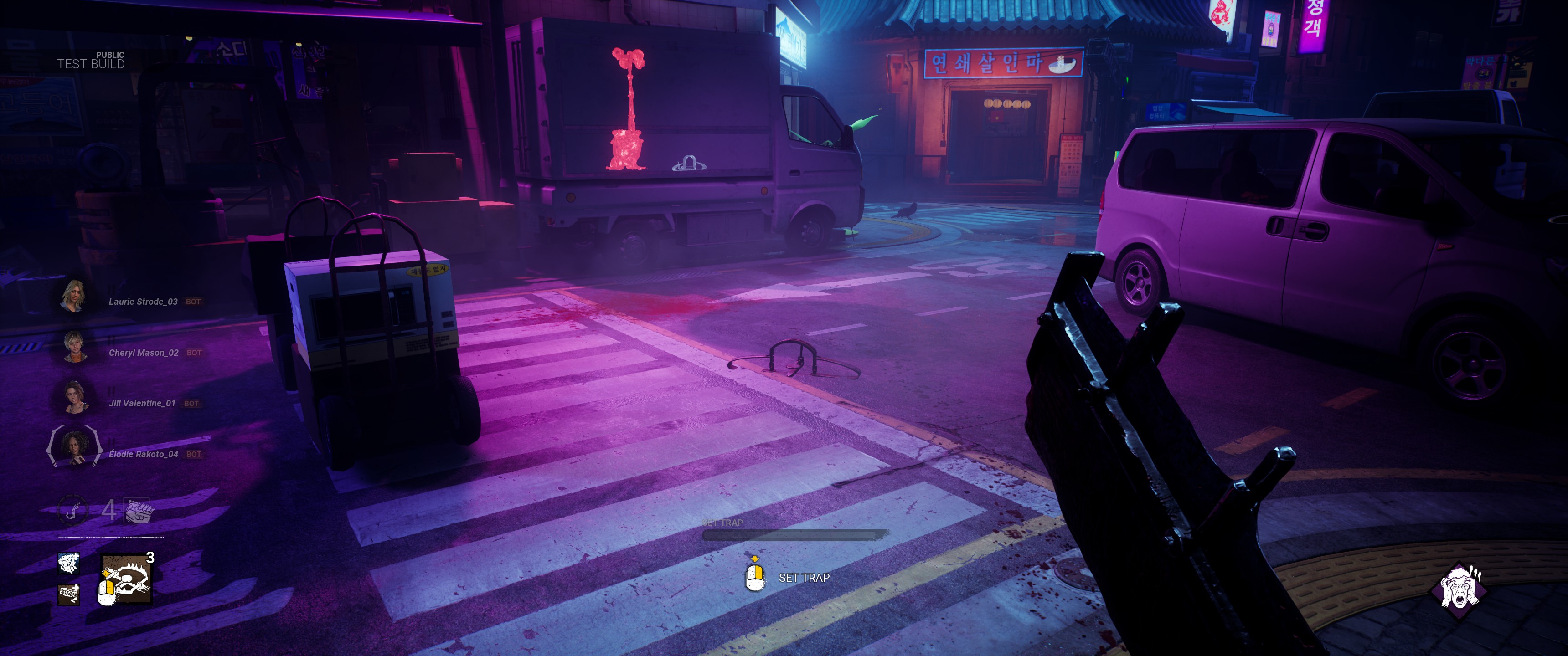Image resolution: width=1568 pixels, height=656 pixels.
Task: Select Jill Valentine's survivor portrait
Action: (74, 397)
